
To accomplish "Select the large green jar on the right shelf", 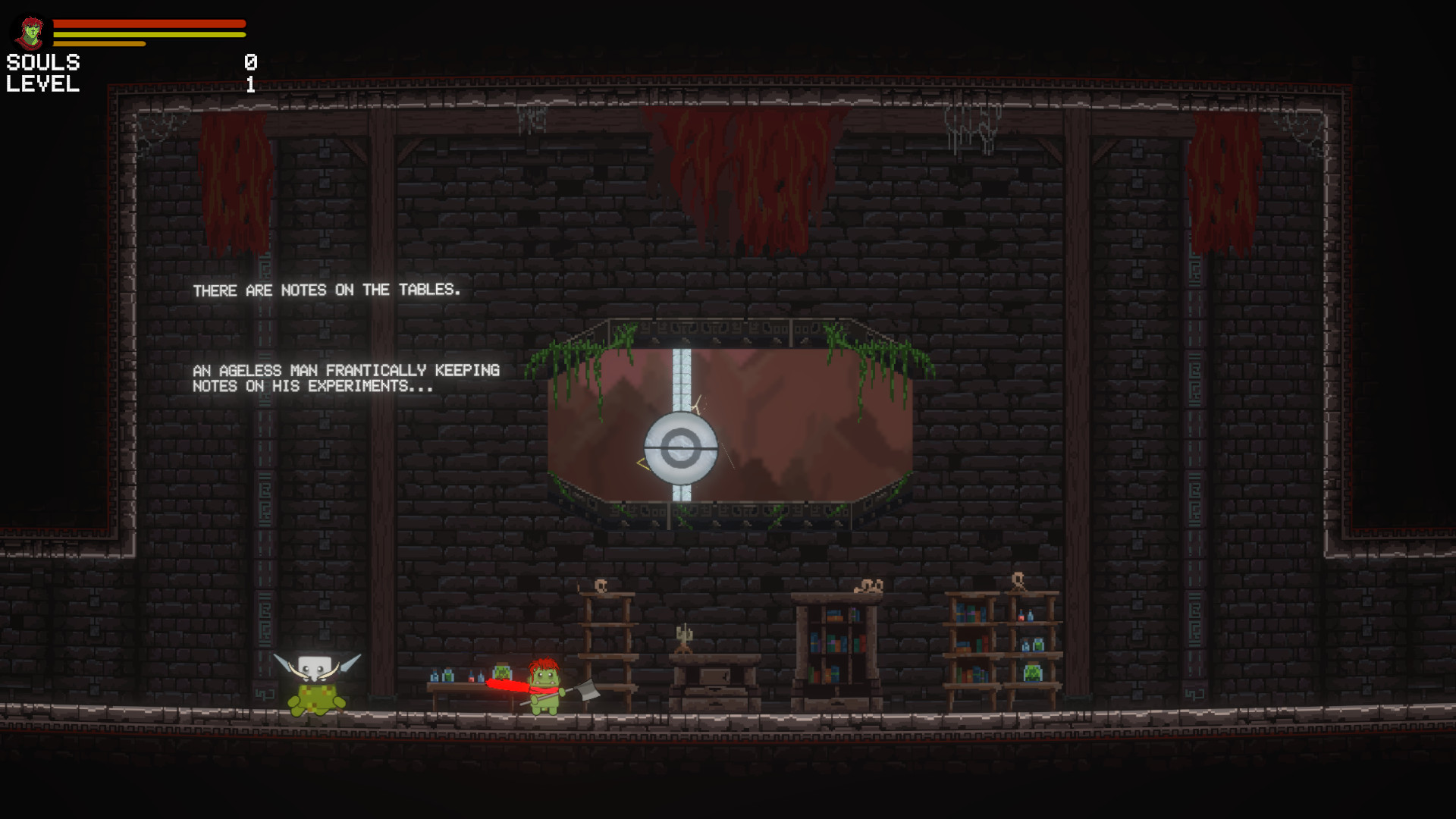I will [1032, 673].
